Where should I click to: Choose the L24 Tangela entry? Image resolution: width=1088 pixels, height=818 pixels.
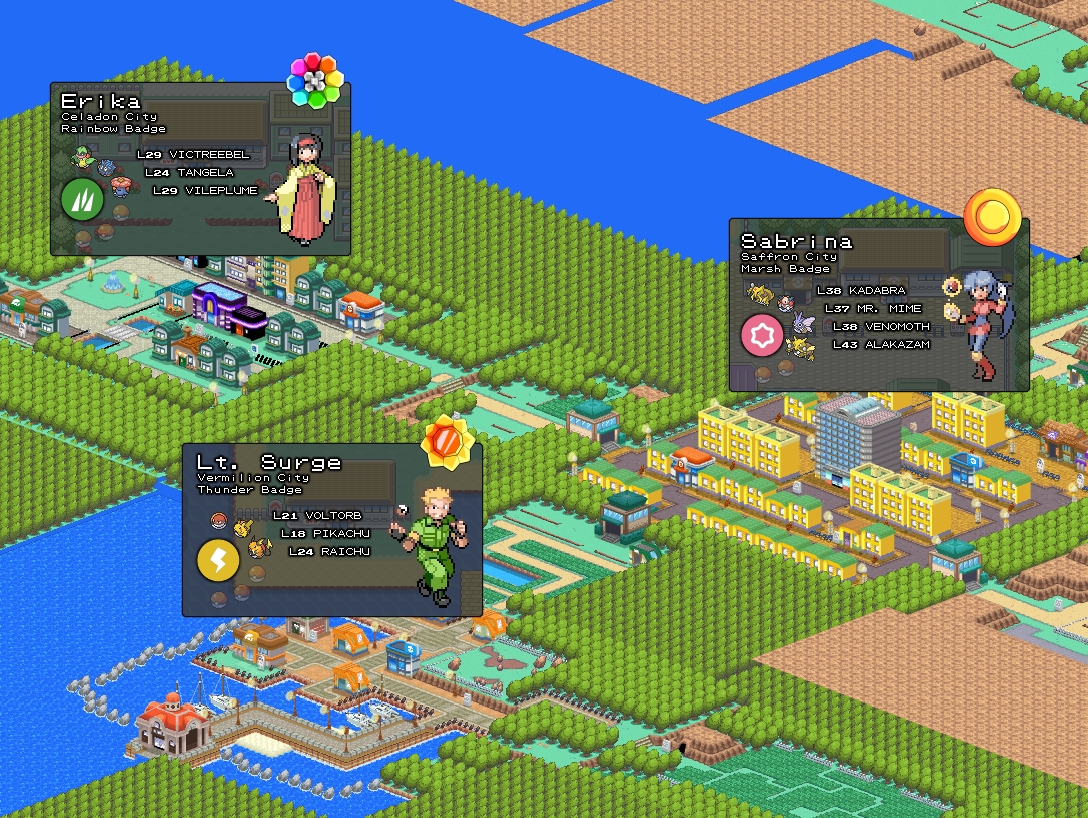pos(189,173)
